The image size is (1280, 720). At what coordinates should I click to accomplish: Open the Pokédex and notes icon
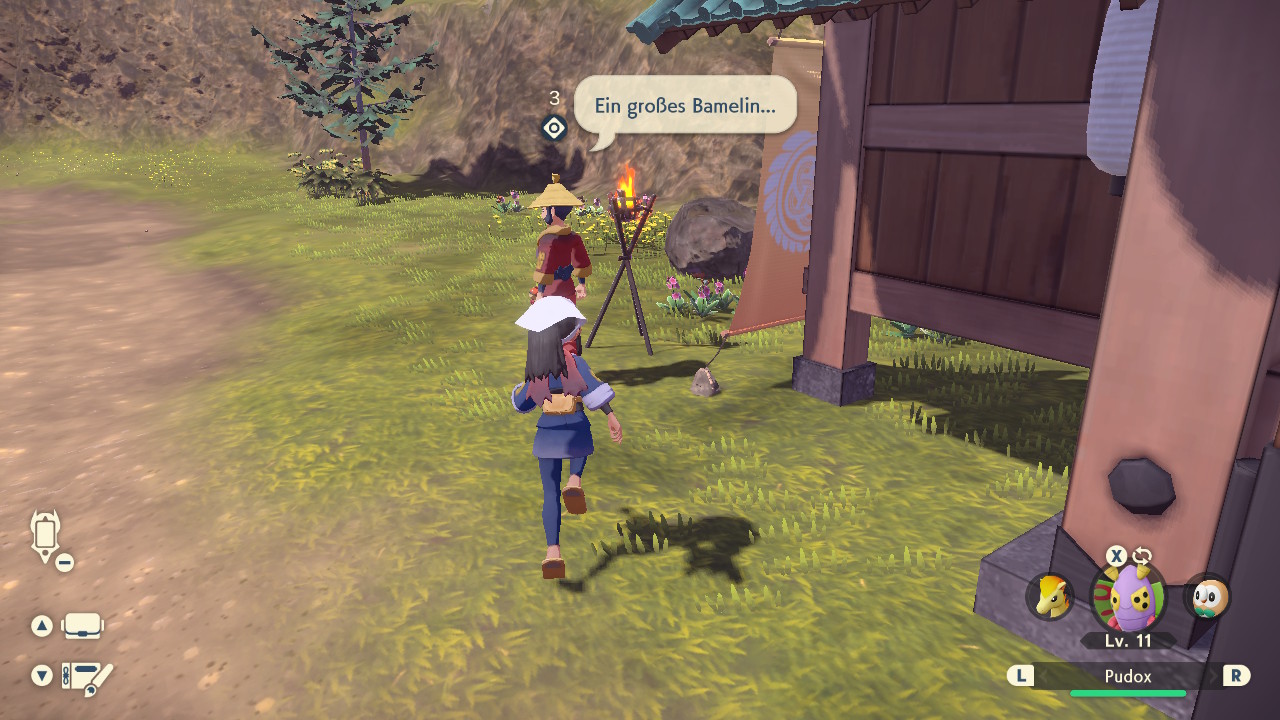(x=87, y=677)
